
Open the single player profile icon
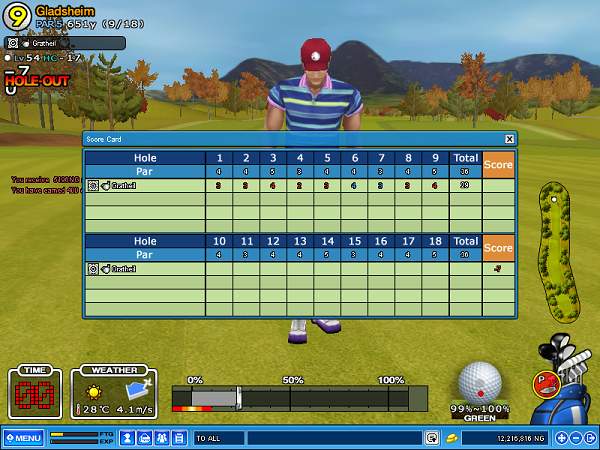tap(128, 438)
